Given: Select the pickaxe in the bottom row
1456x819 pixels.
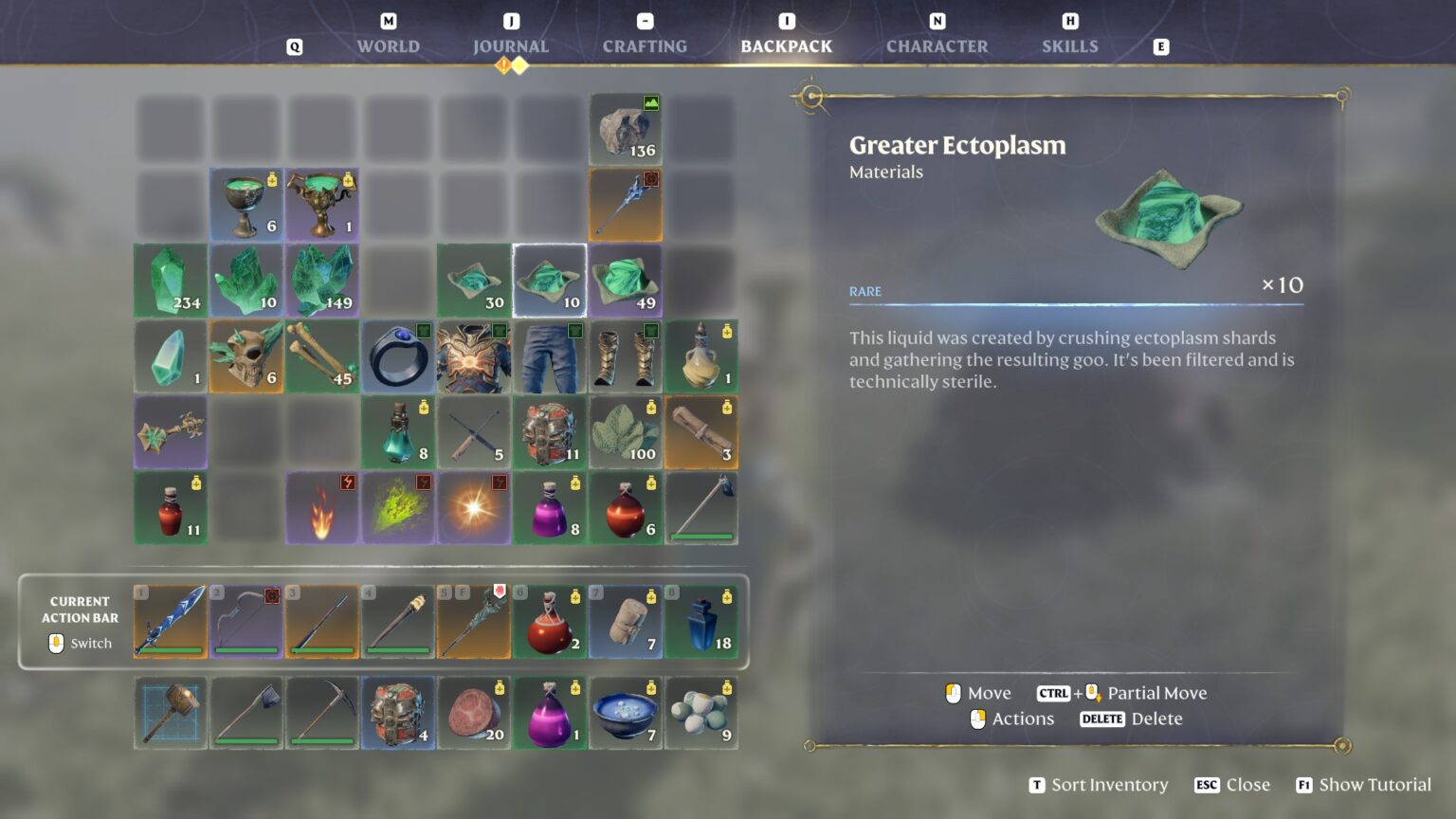Looking at the screenshot, I should click(x=322, y=712).
